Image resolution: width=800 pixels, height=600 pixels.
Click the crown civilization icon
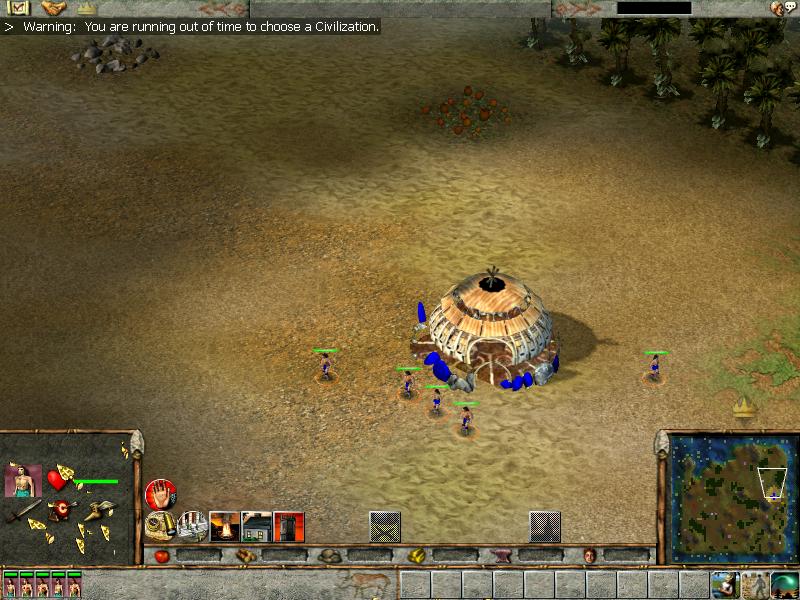(x=87, y=8)
